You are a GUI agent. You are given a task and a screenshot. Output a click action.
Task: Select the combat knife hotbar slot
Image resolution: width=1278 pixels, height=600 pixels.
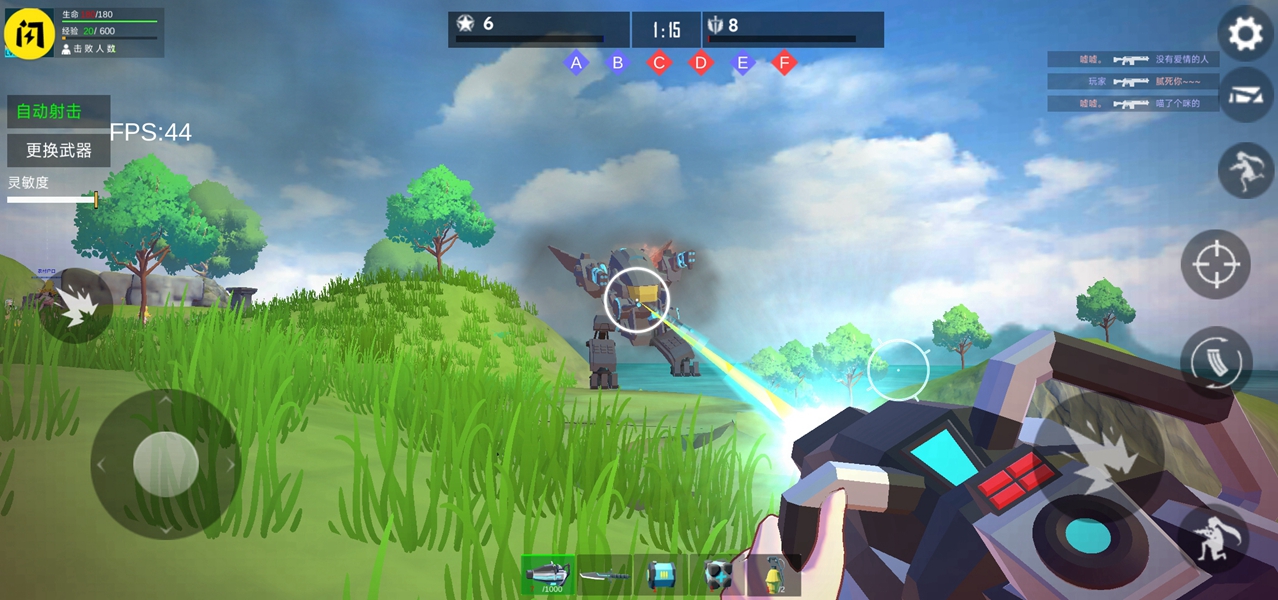tap(604, 575)
